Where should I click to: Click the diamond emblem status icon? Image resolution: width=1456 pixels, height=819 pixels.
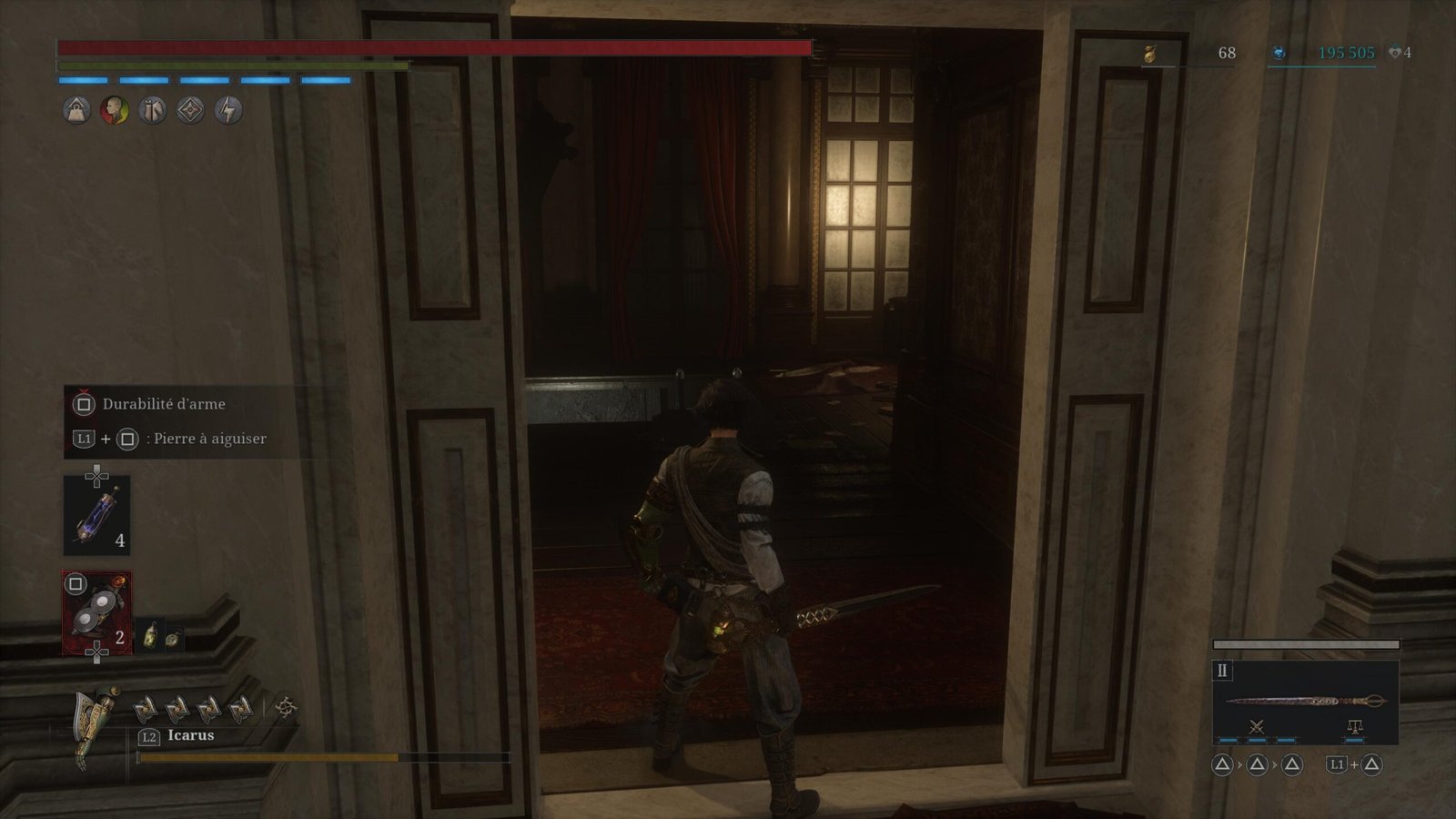point(190,111)
